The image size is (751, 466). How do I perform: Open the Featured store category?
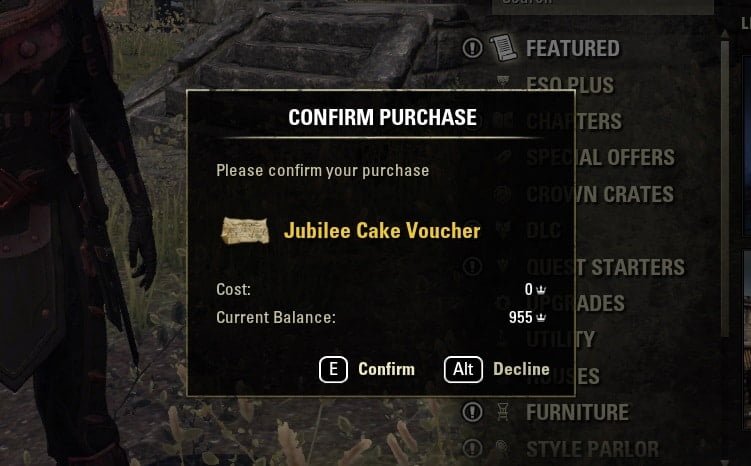572,48
